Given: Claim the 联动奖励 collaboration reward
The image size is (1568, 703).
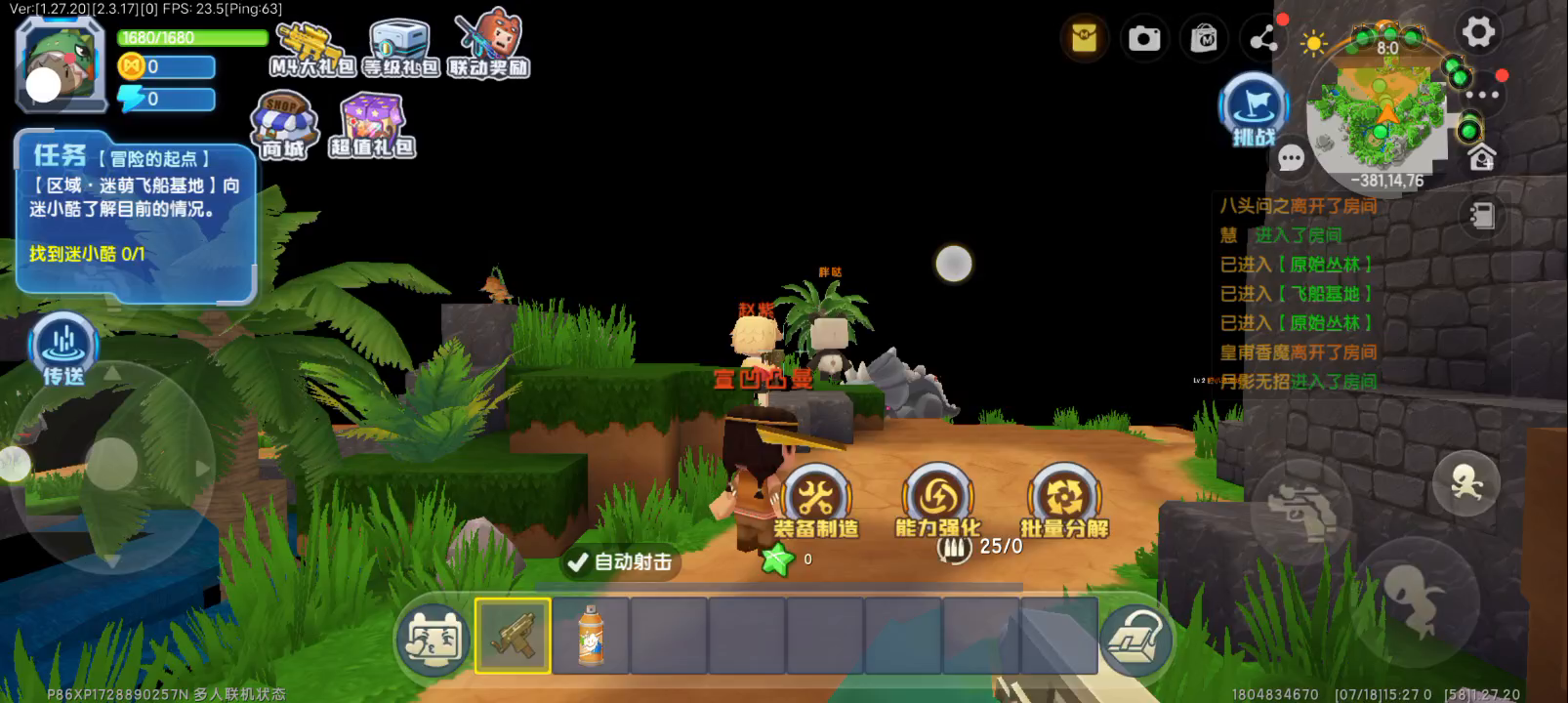Looking at the screenshot, I should pyautogui.click(x=488, y=47).
